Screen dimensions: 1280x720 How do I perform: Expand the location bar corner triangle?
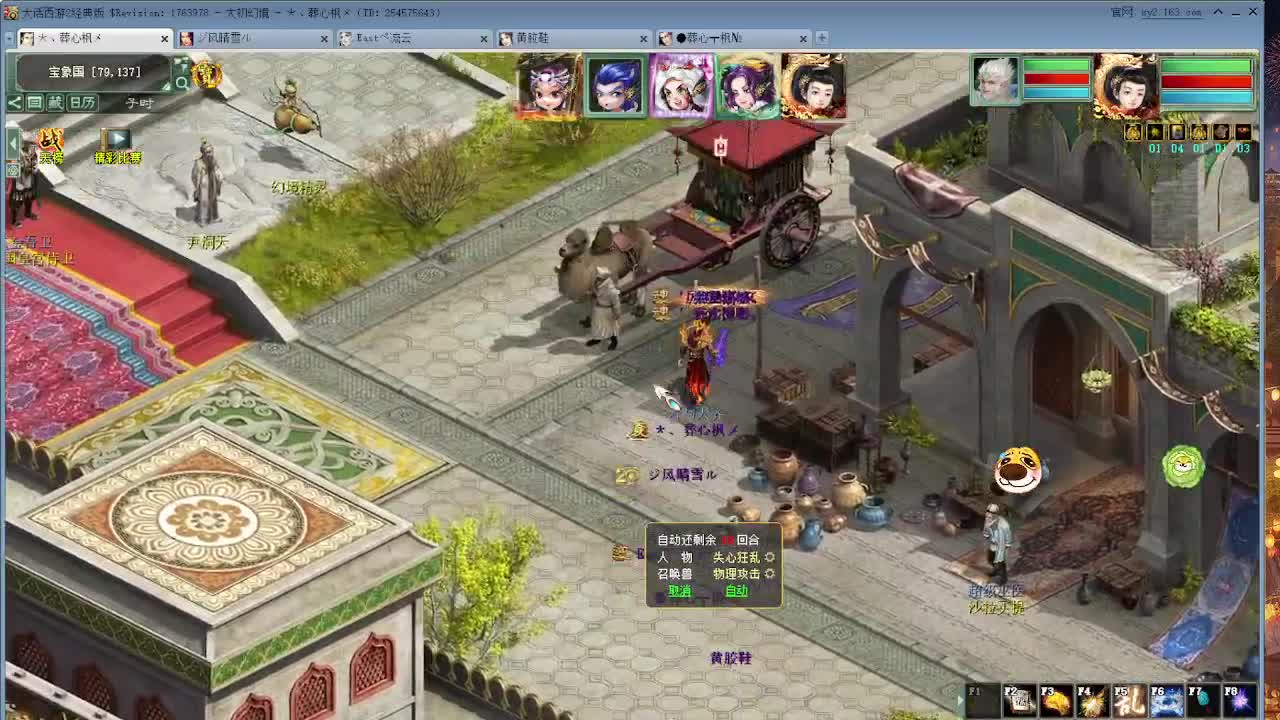[x=166, y=88]
